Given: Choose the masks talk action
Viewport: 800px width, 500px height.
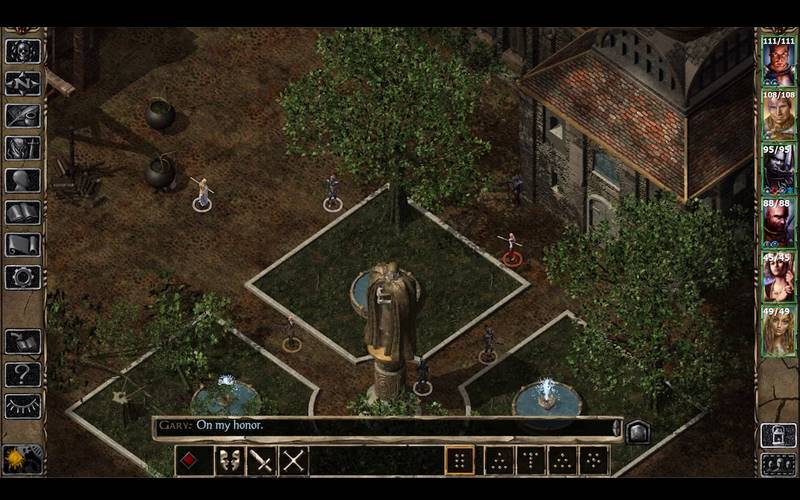Looking at the screenshot, I should pyautogui.click(x=230, y=461).
